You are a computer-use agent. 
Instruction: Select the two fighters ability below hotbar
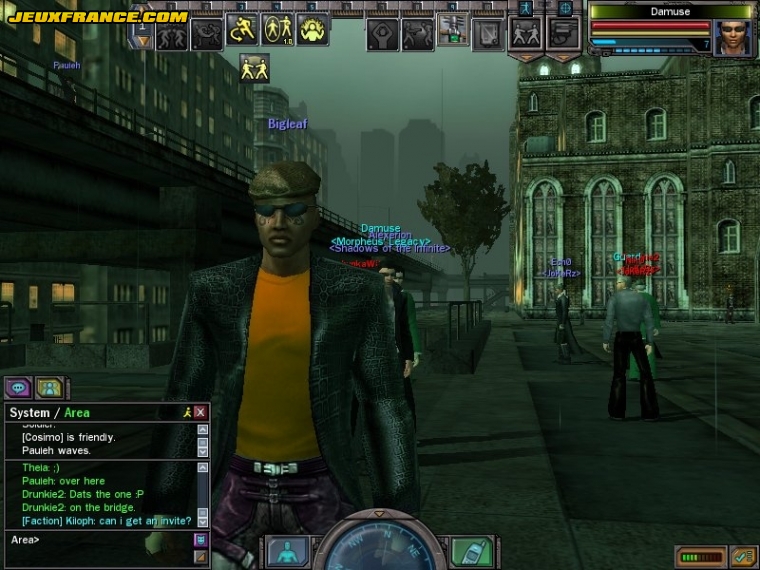tap(254, 68)
